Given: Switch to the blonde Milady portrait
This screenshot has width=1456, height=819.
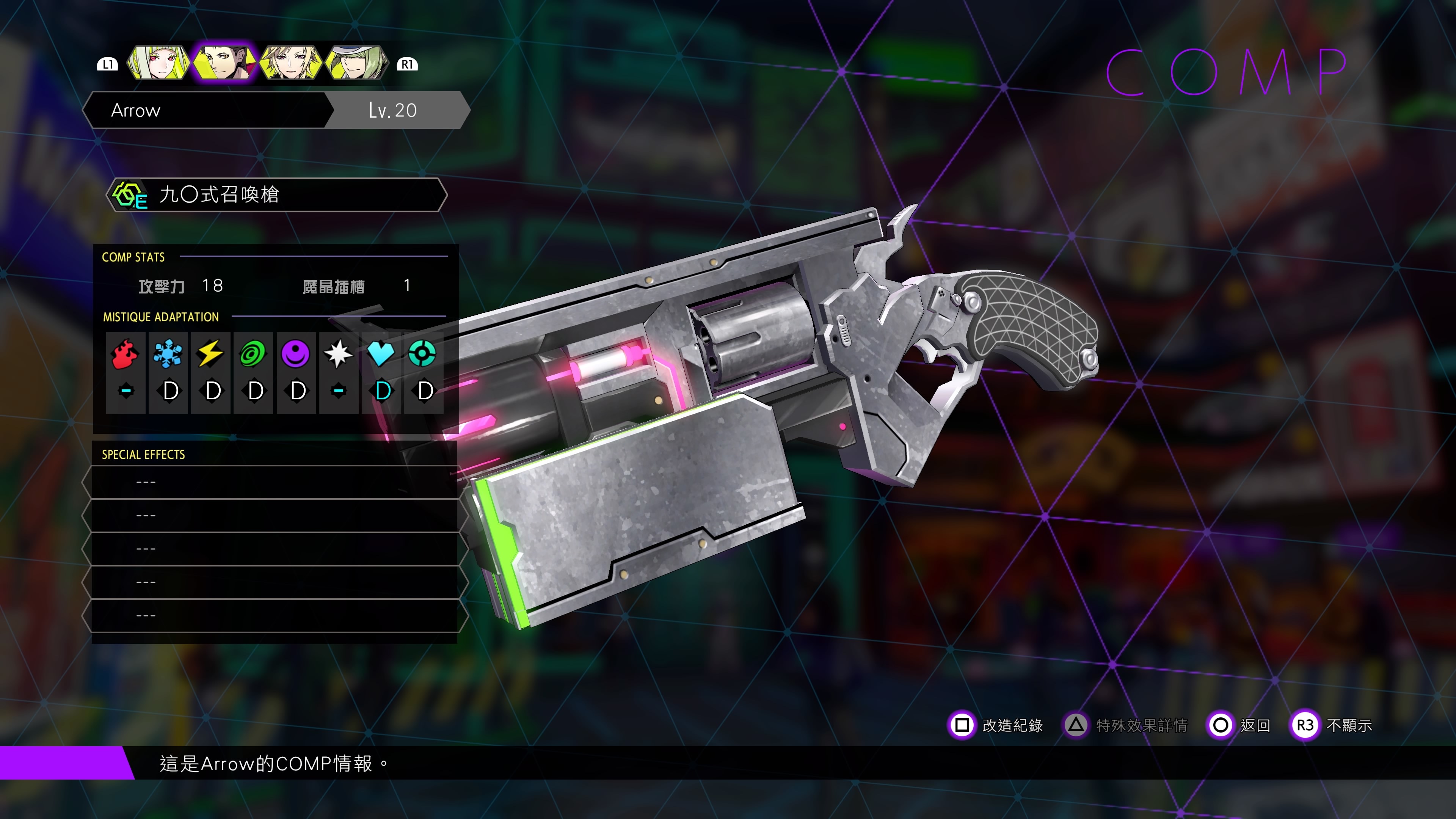Looking at the screenshot, I should [290, 63].
